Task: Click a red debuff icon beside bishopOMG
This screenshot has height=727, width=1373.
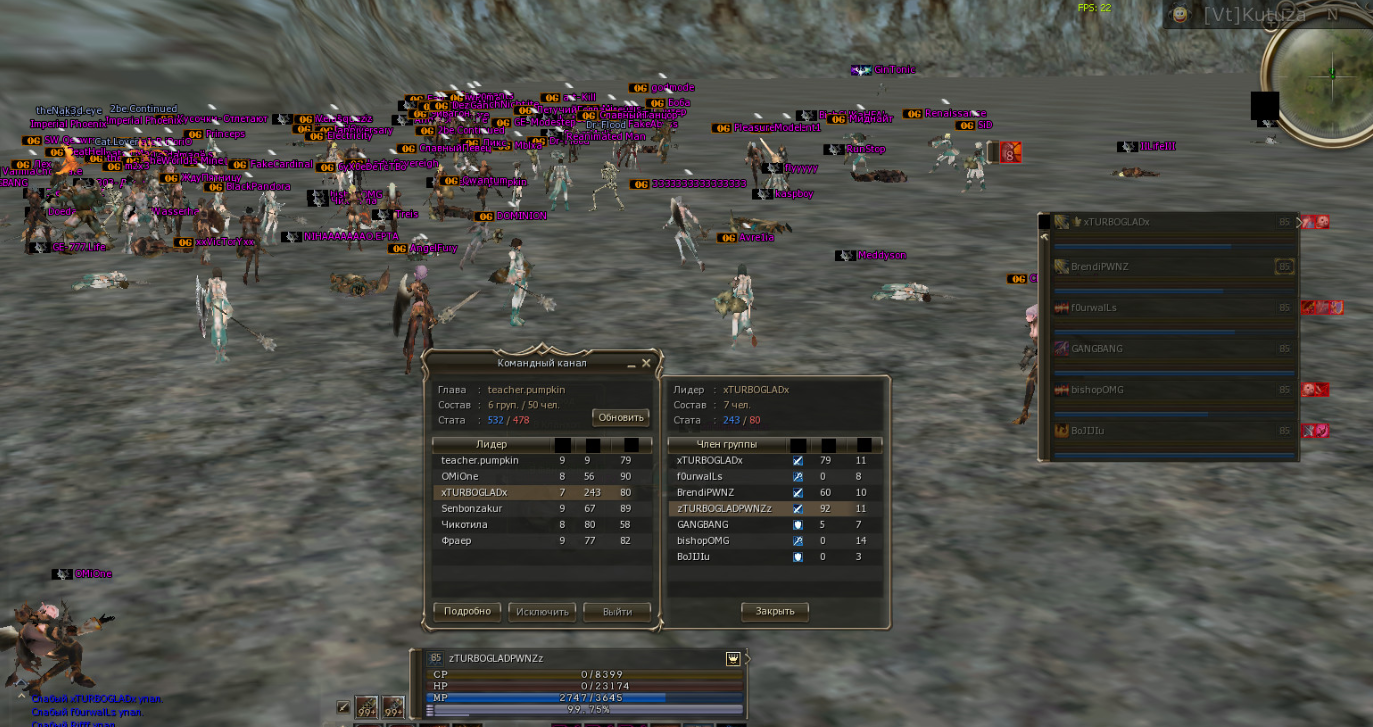Action: click(x=1307, y=390)
